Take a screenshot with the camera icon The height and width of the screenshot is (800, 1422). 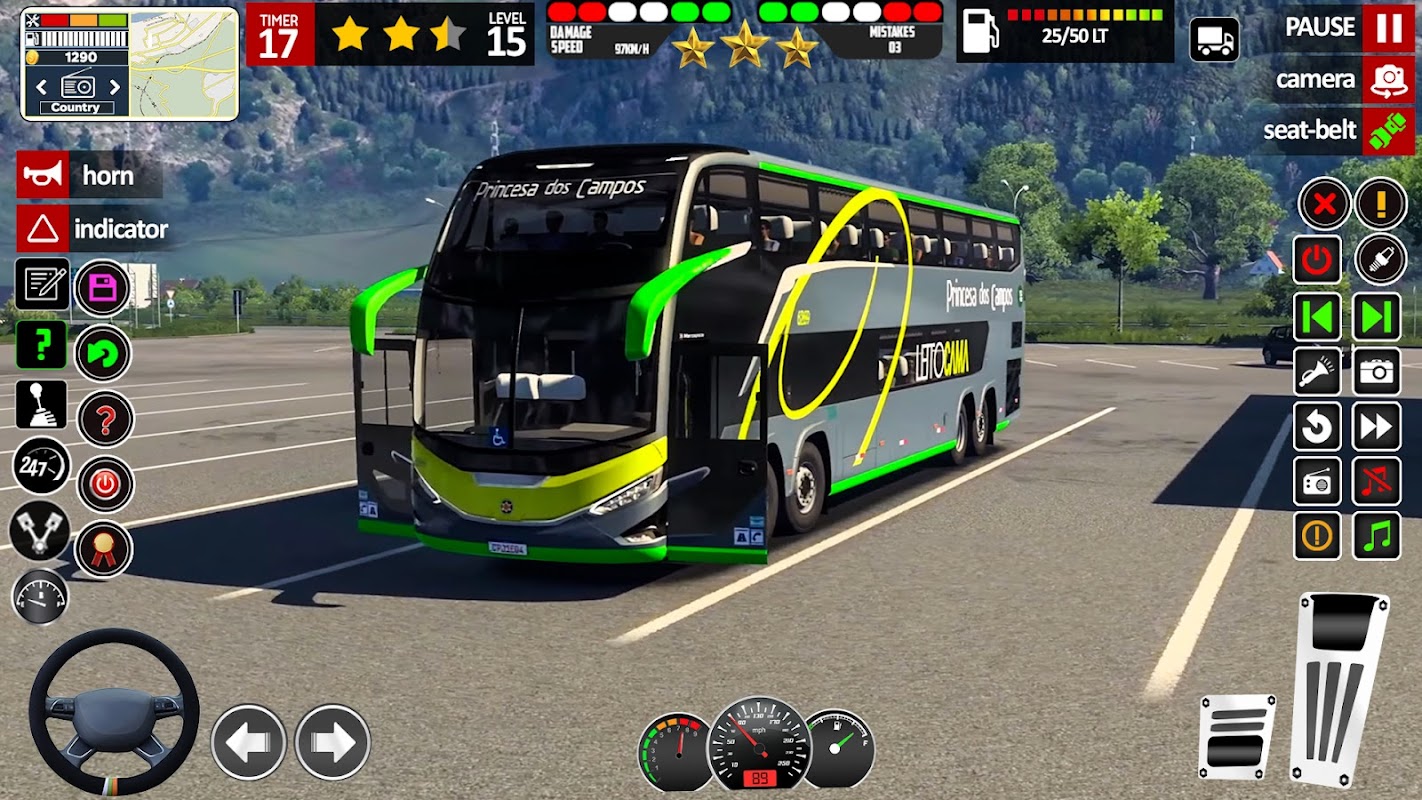pyautogui.click(x=1377, y=372)
